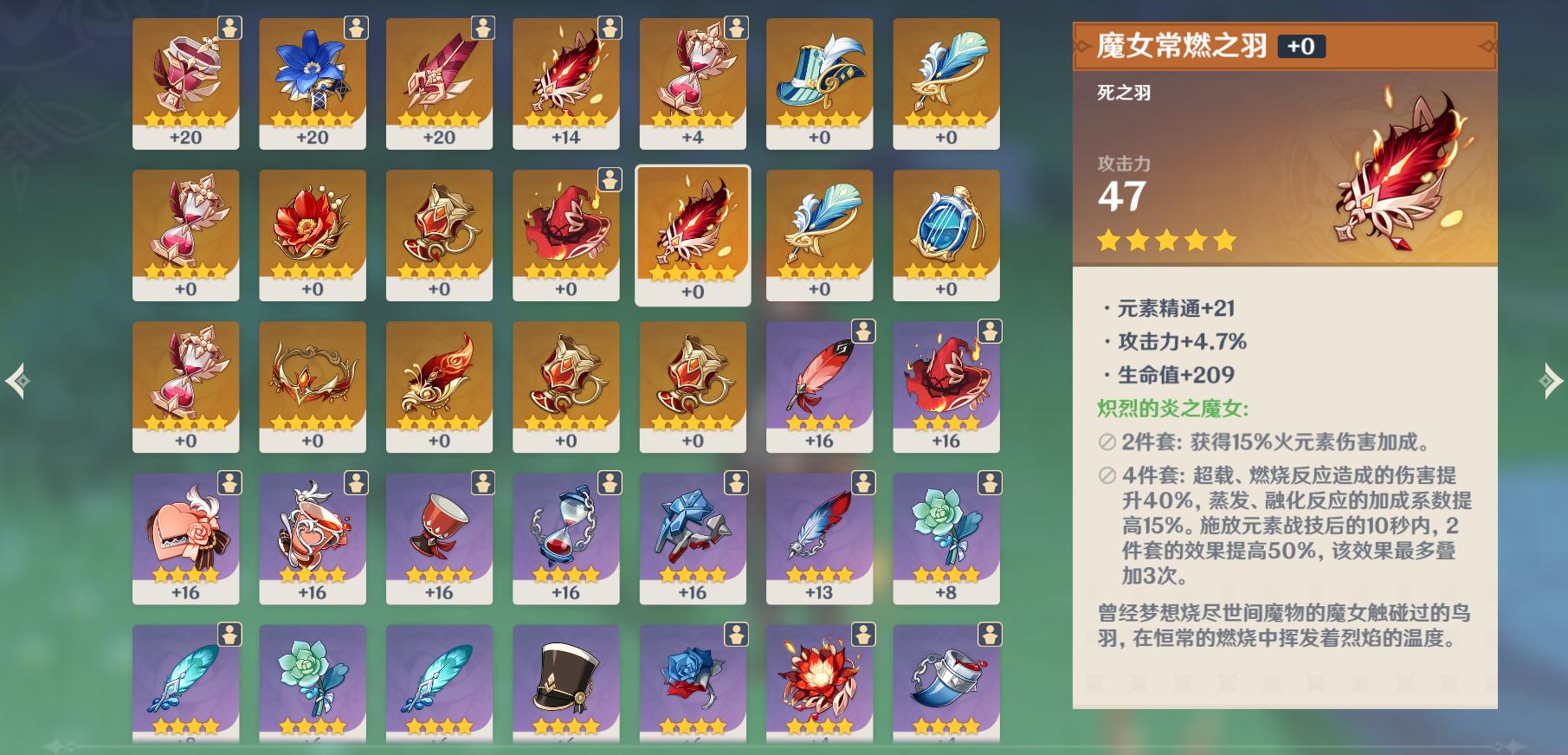Click the right page navigation arrow
This screenshot has width=1568, height=755.
[1552, 378]
